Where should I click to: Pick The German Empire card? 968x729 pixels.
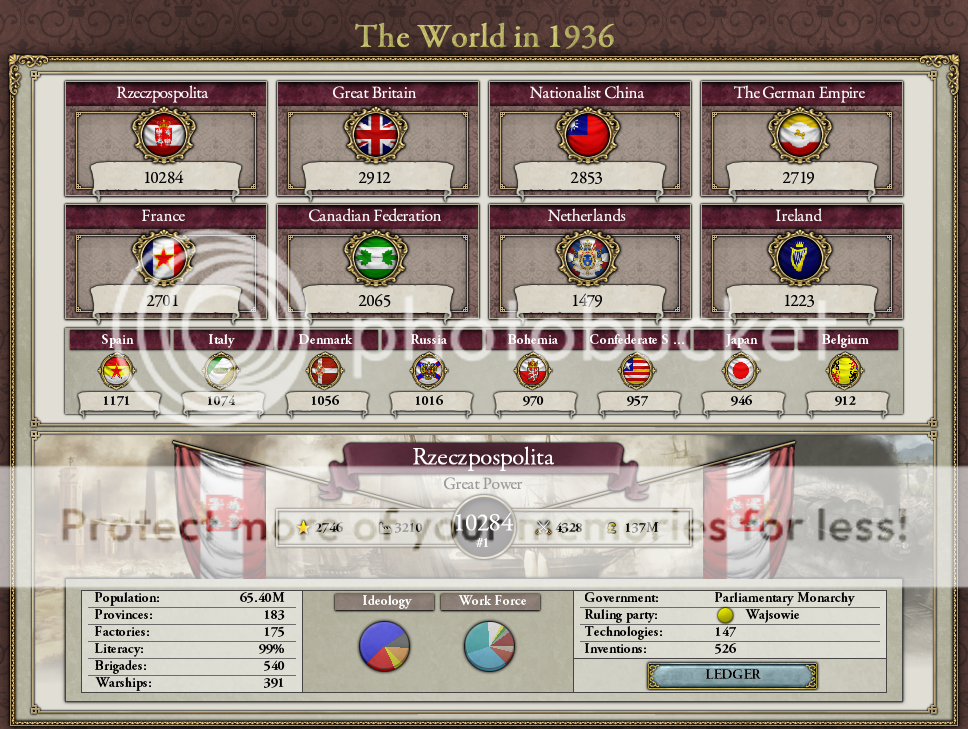pyautogui.click(x=798, y=135)
